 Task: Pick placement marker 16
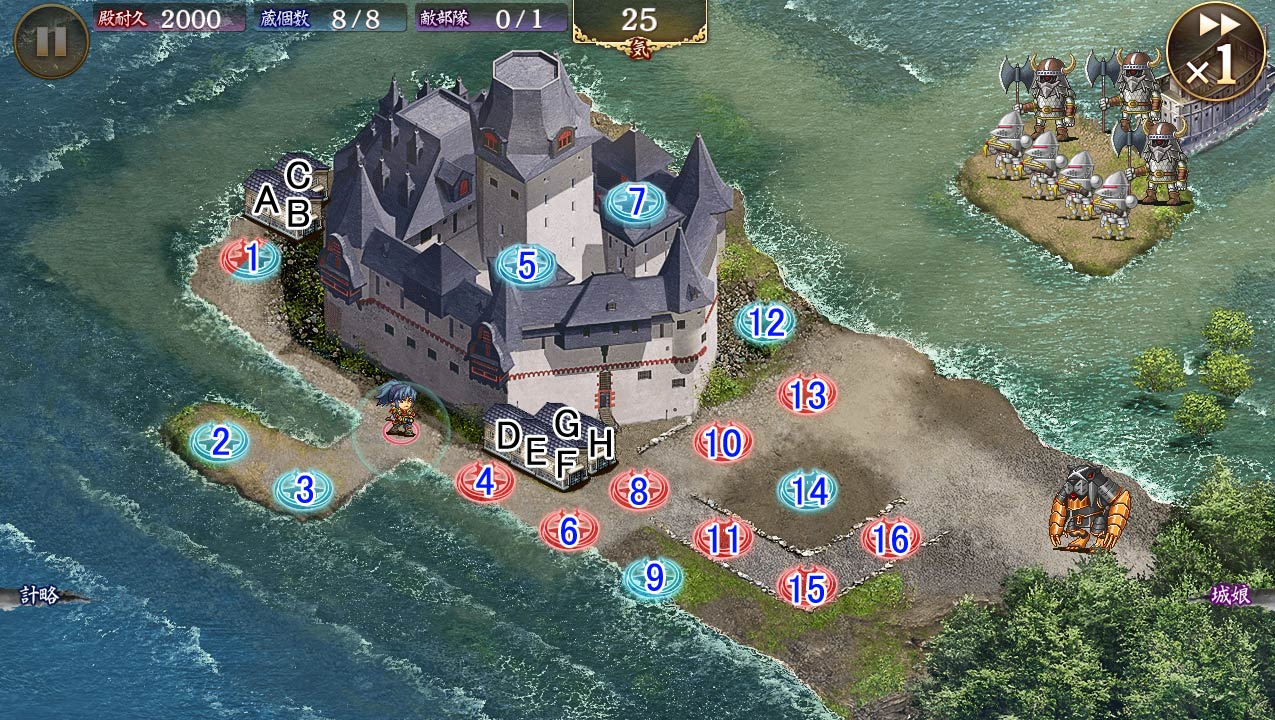[891, 540]
